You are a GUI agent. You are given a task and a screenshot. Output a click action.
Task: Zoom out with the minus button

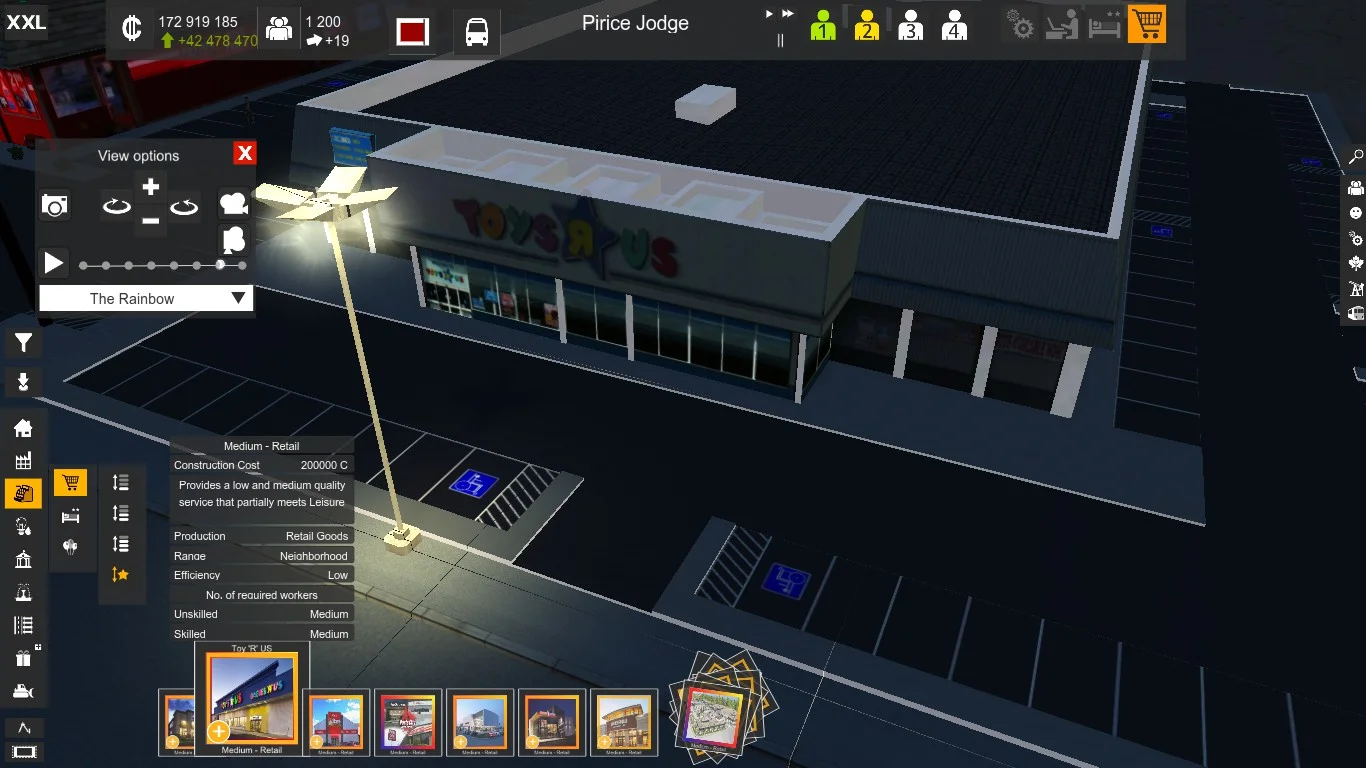tap(150, 221)
